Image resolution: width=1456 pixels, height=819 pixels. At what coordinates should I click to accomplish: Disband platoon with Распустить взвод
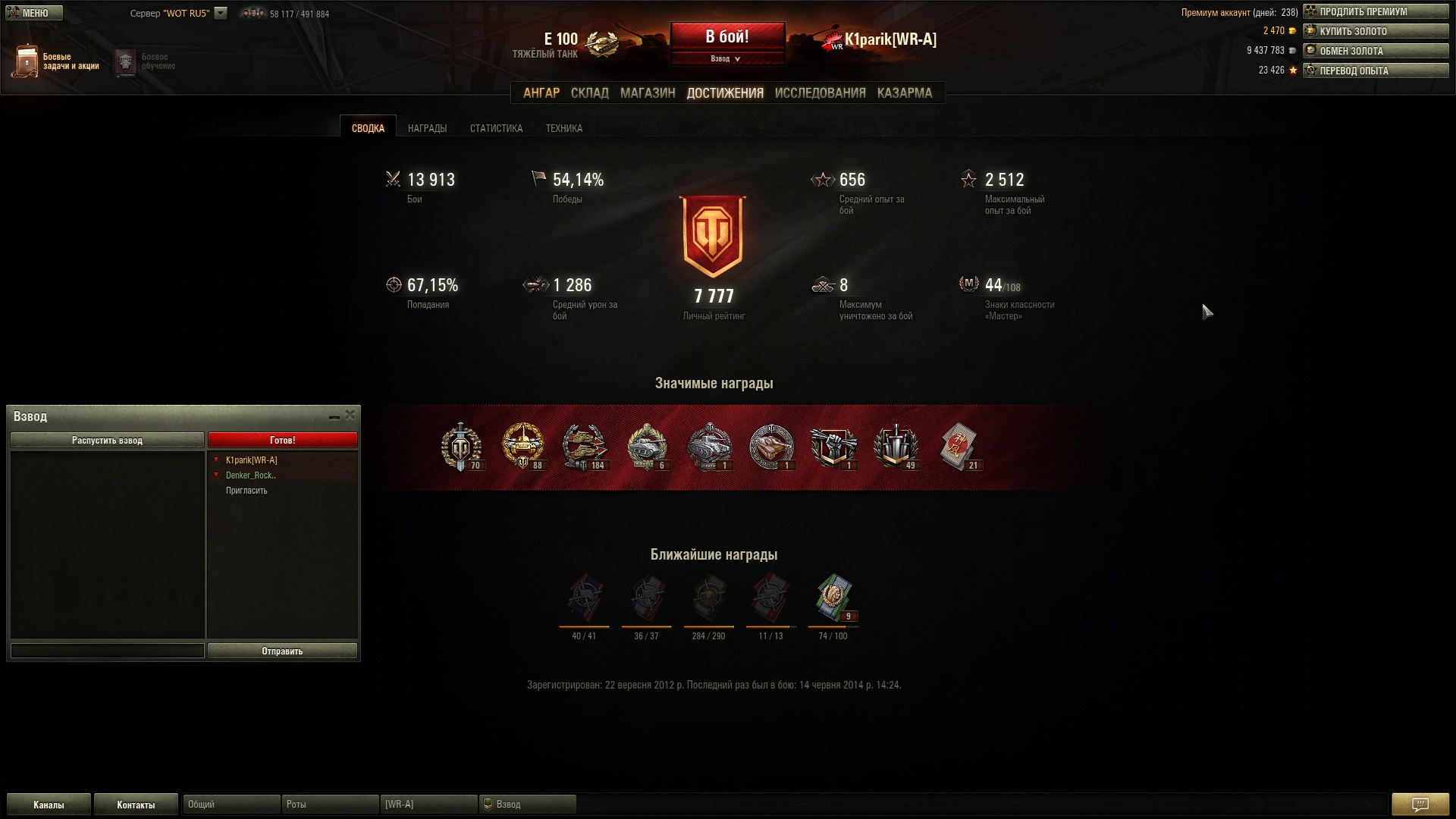(107, 441)
